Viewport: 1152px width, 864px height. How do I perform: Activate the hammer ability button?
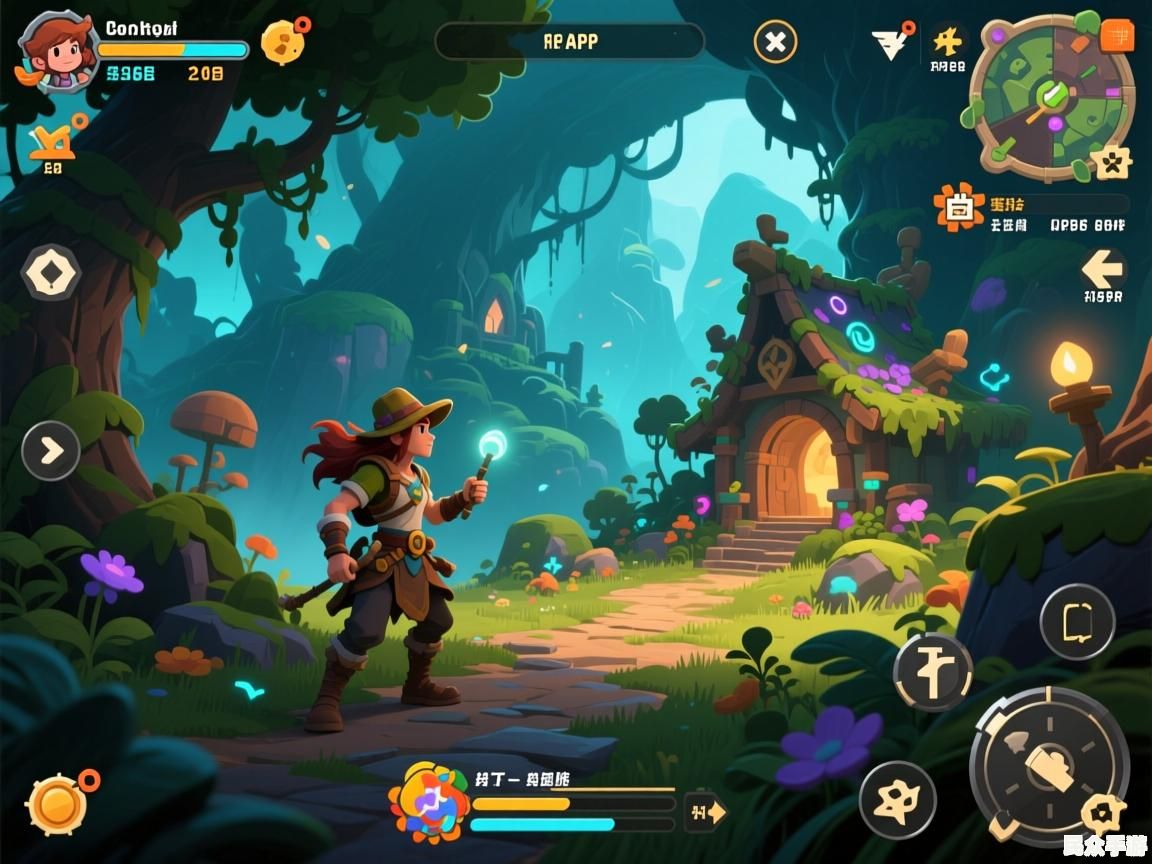(932, 671)
